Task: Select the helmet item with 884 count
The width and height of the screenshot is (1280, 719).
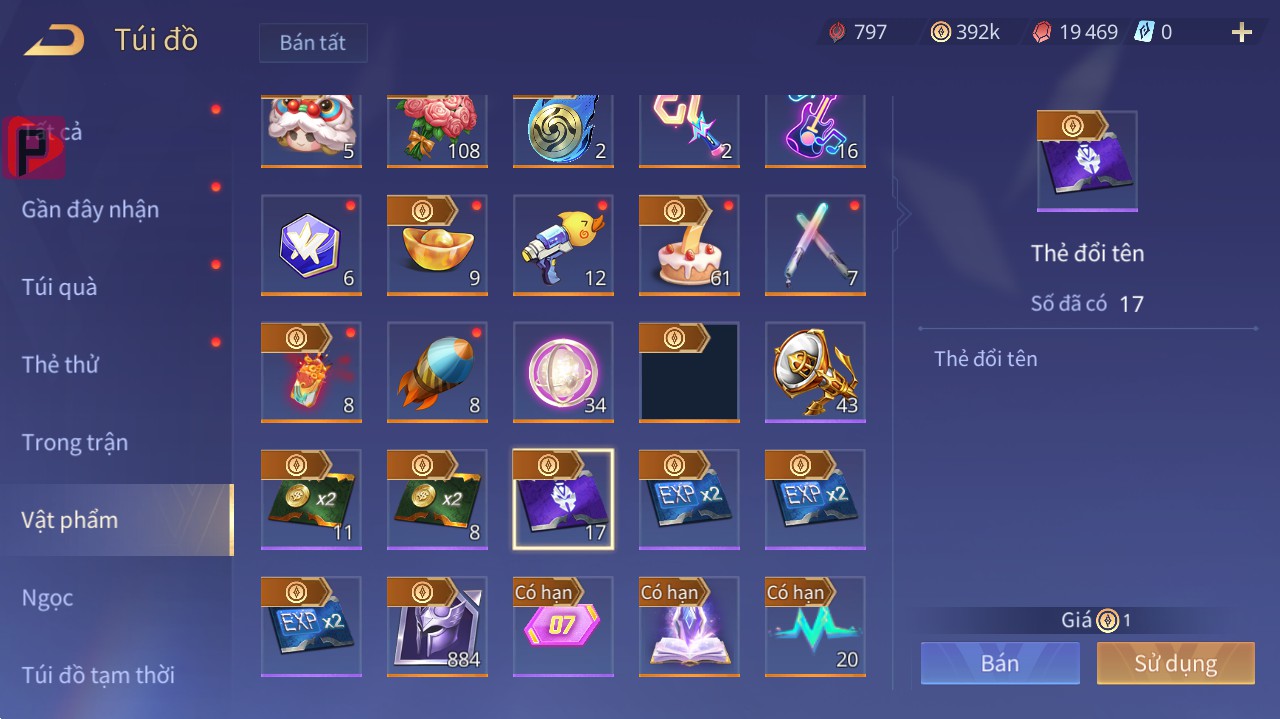Action: click(437, 626)
